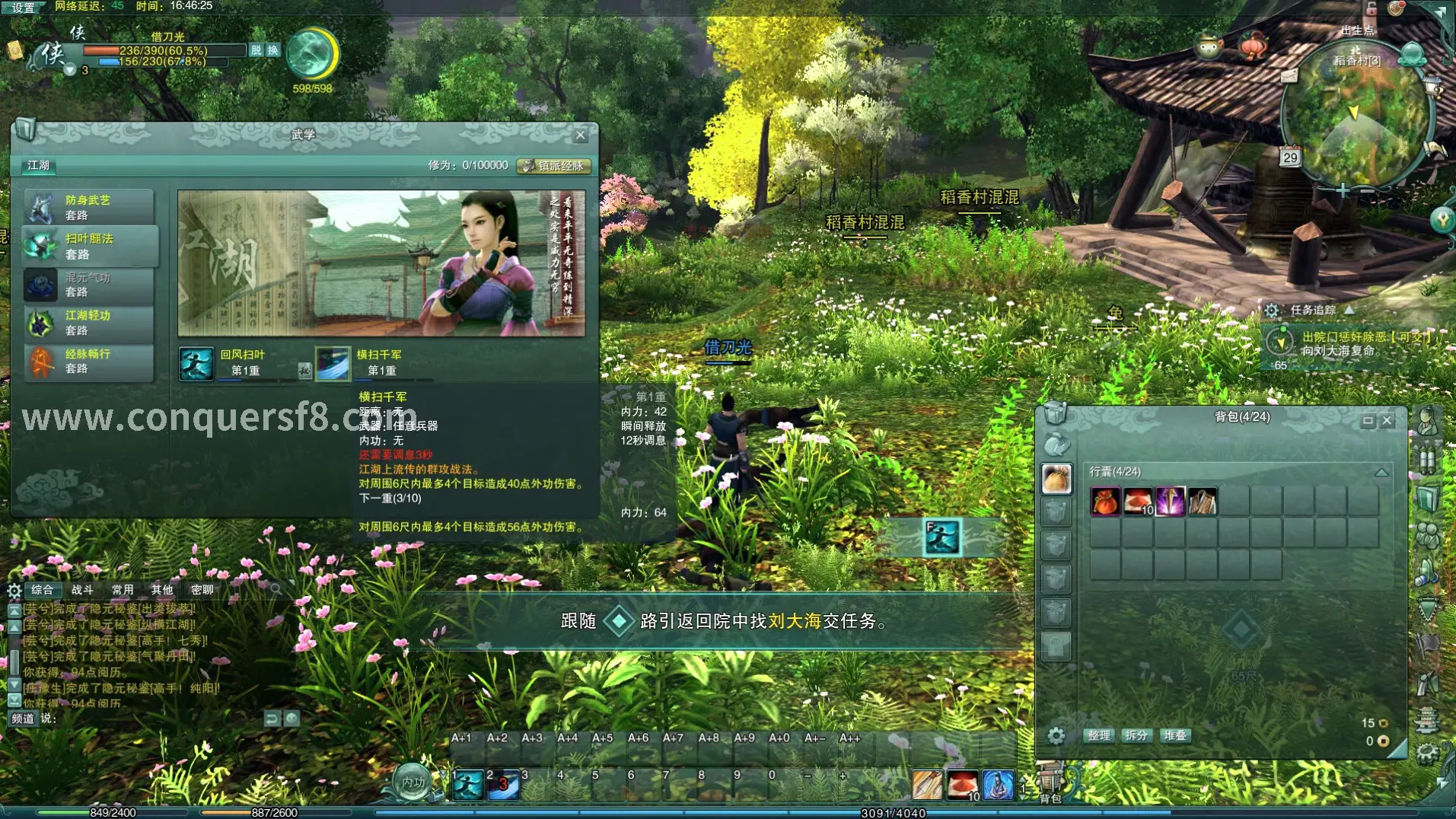Switch to the 江湖 tab

38,165
